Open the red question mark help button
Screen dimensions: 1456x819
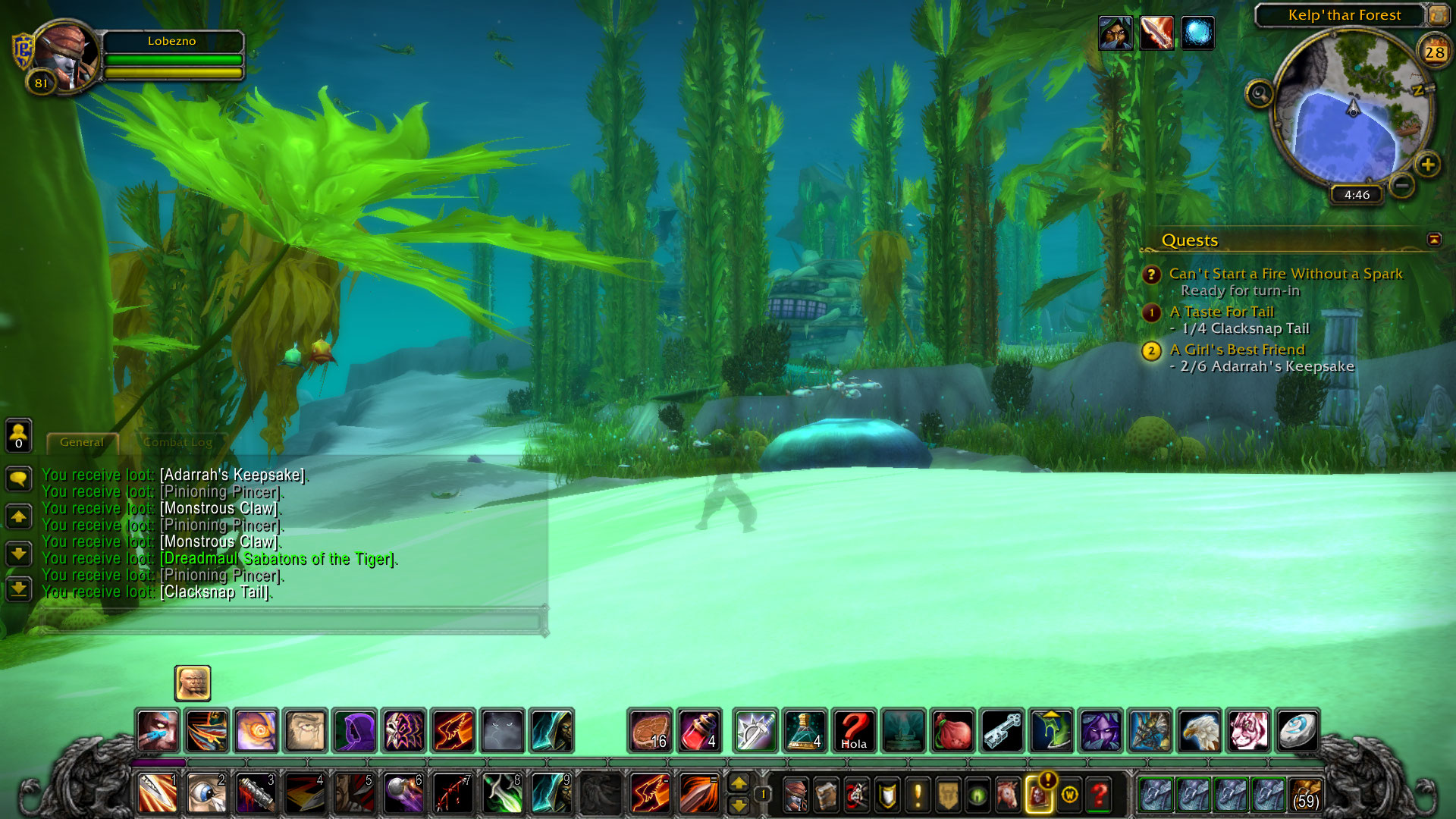[x=1099, y=795]
